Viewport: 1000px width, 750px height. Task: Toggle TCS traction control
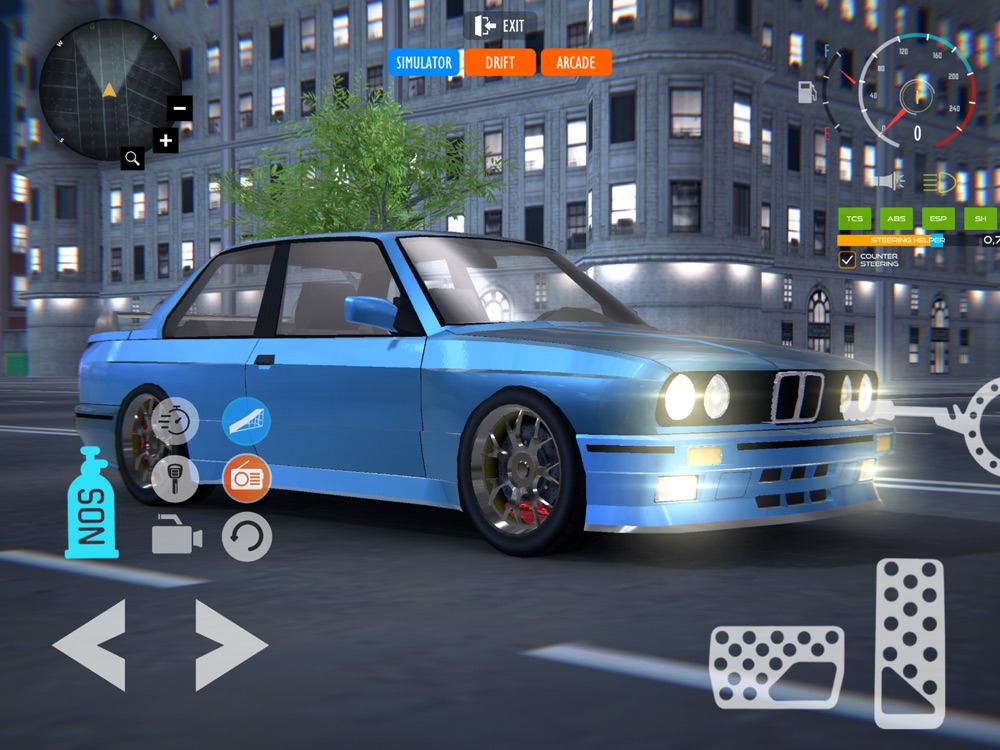tap(855, 218)
